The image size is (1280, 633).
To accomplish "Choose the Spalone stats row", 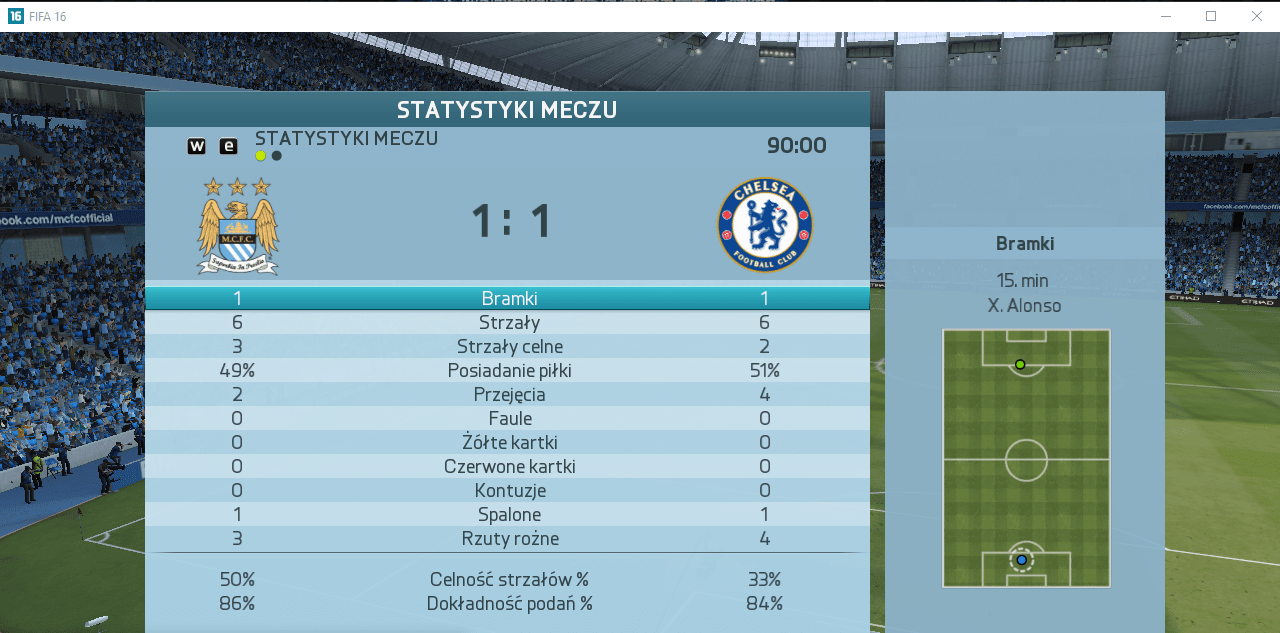I will 508,514.
